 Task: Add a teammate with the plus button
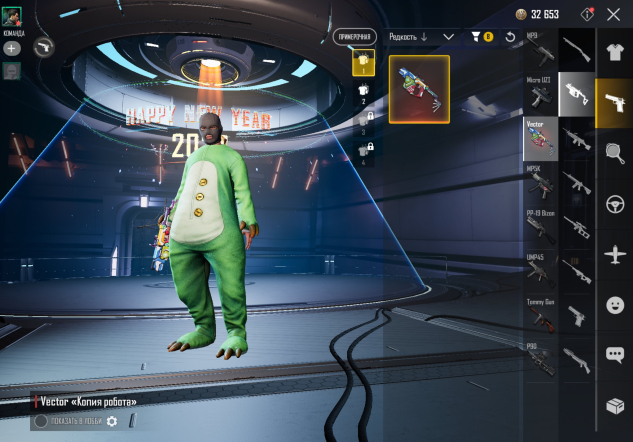[x=11, y=47]
